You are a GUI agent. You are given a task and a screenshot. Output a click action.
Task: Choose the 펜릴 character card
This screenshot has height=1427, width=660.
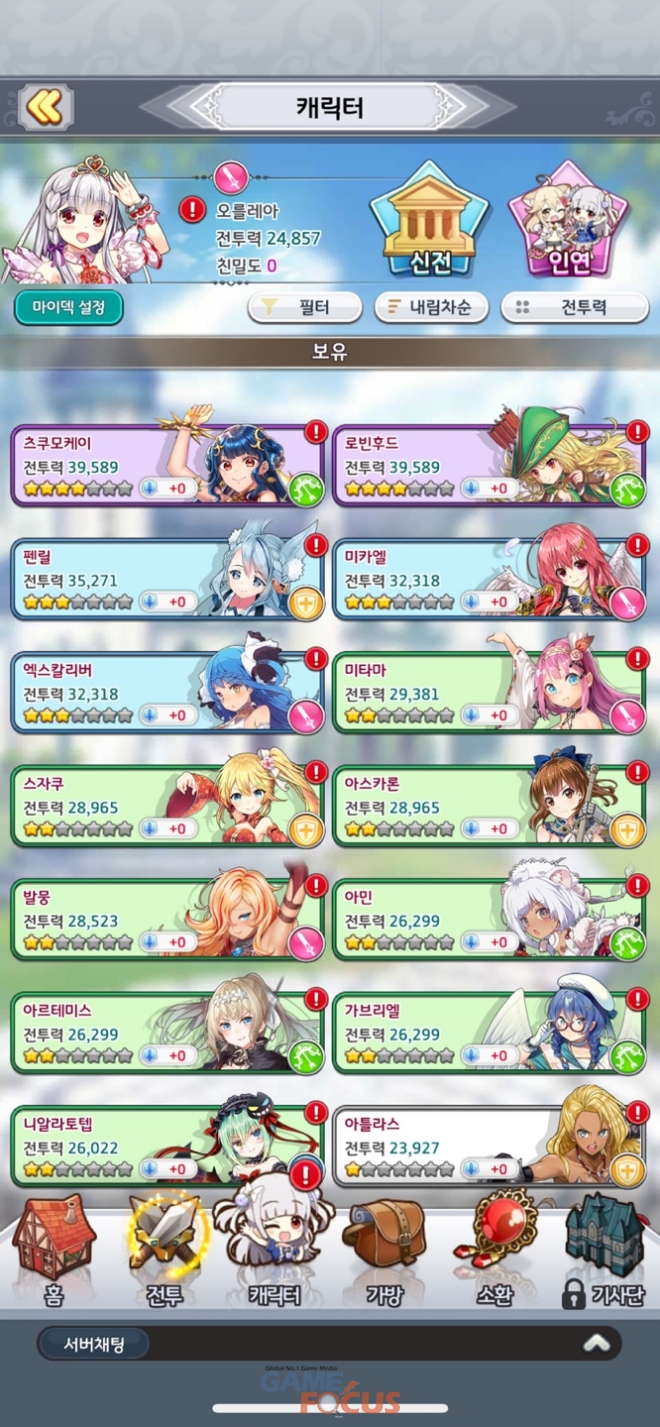coord(167,578)
